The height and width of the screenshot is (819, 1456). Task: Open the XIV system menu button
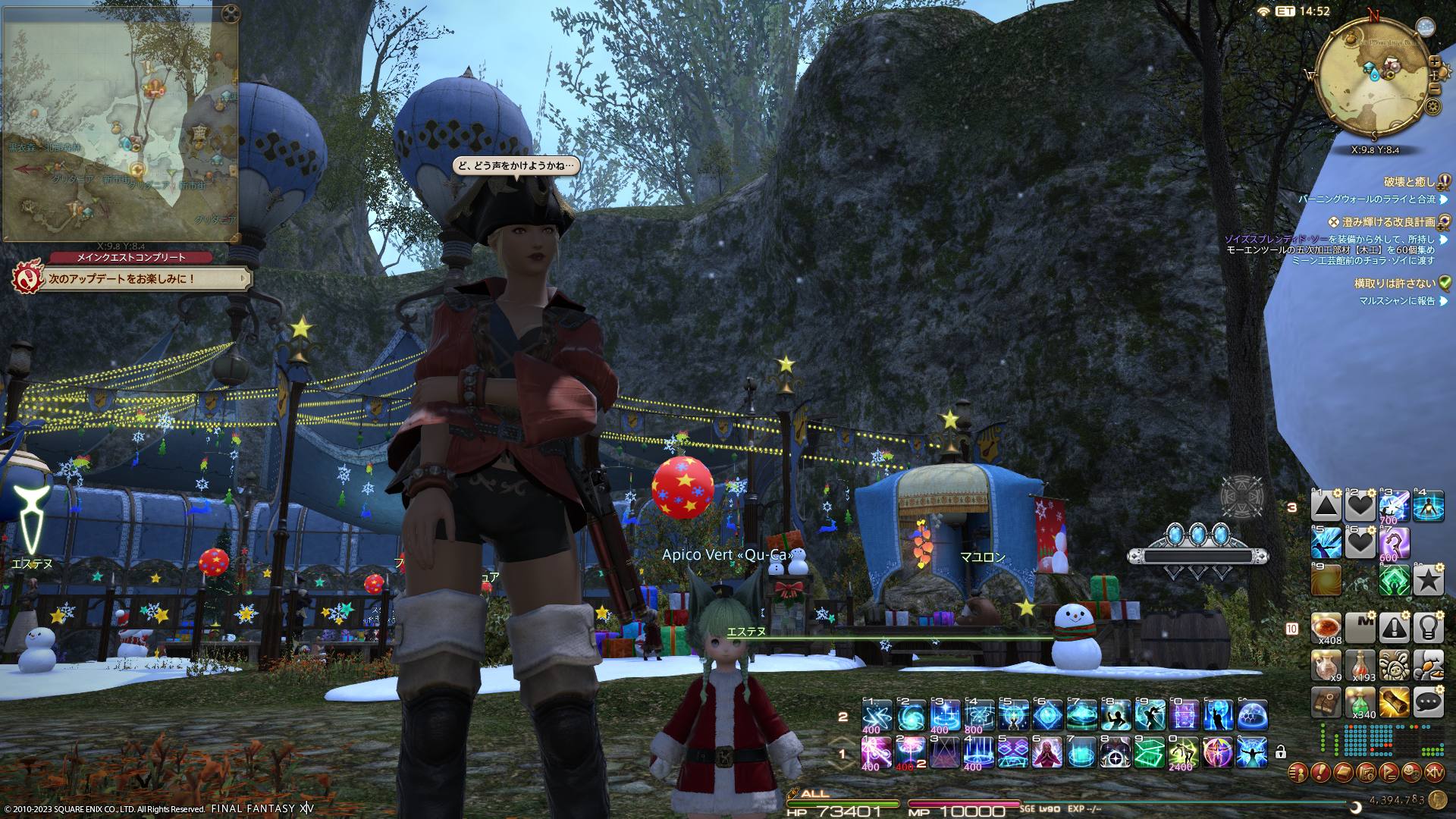click(1434, 773)
